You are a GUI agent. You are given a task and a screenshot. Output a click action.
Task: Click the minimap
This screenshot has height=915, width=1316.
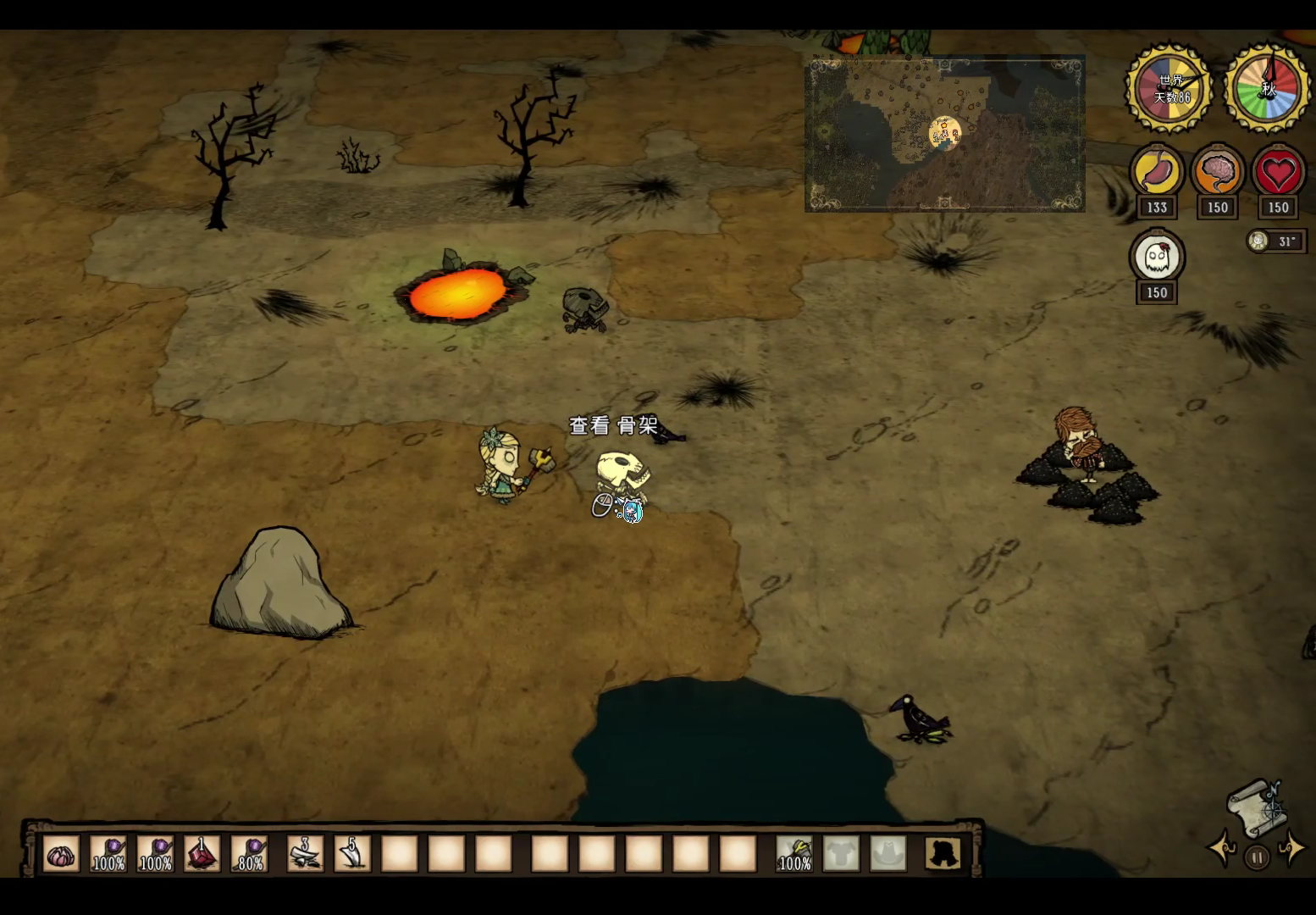(944, 133)
